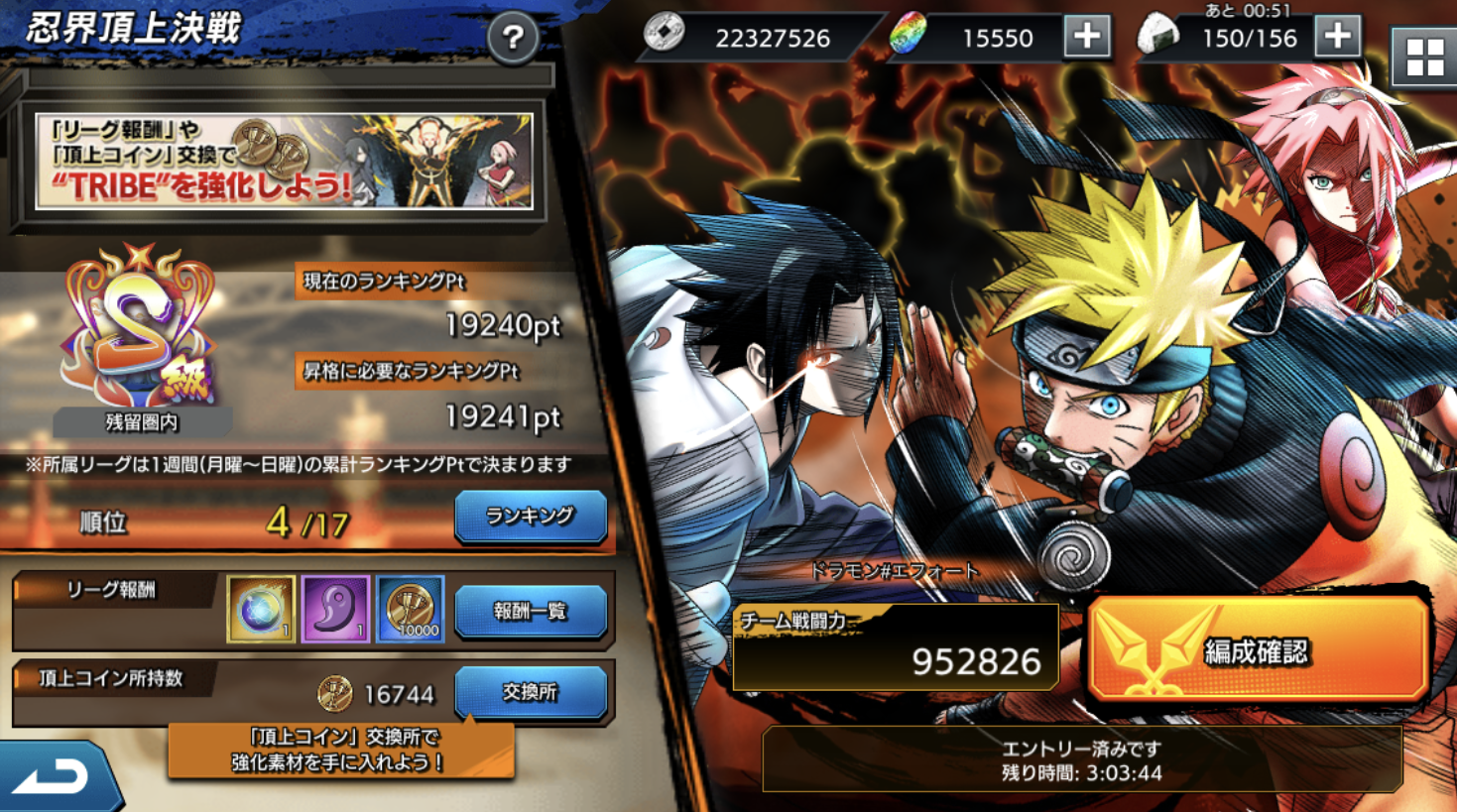Image resolution: width=1457 pixels, height=812 pixels.
Task: Open the 交換所 coin exchange shop
Action: click(x=530, y=692)
